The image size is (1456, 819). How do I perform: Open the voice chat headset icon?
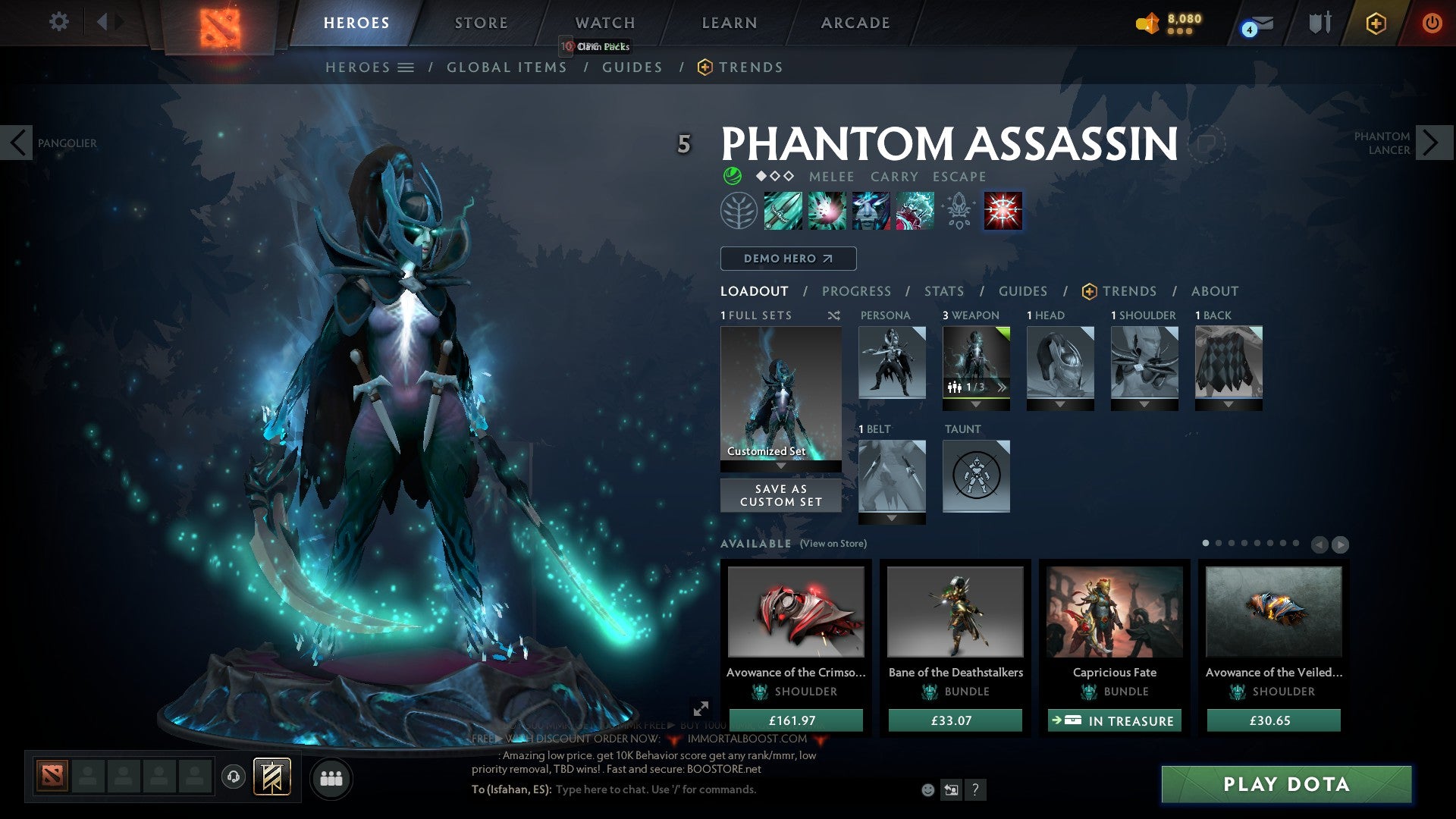click(x=232, y=777)
